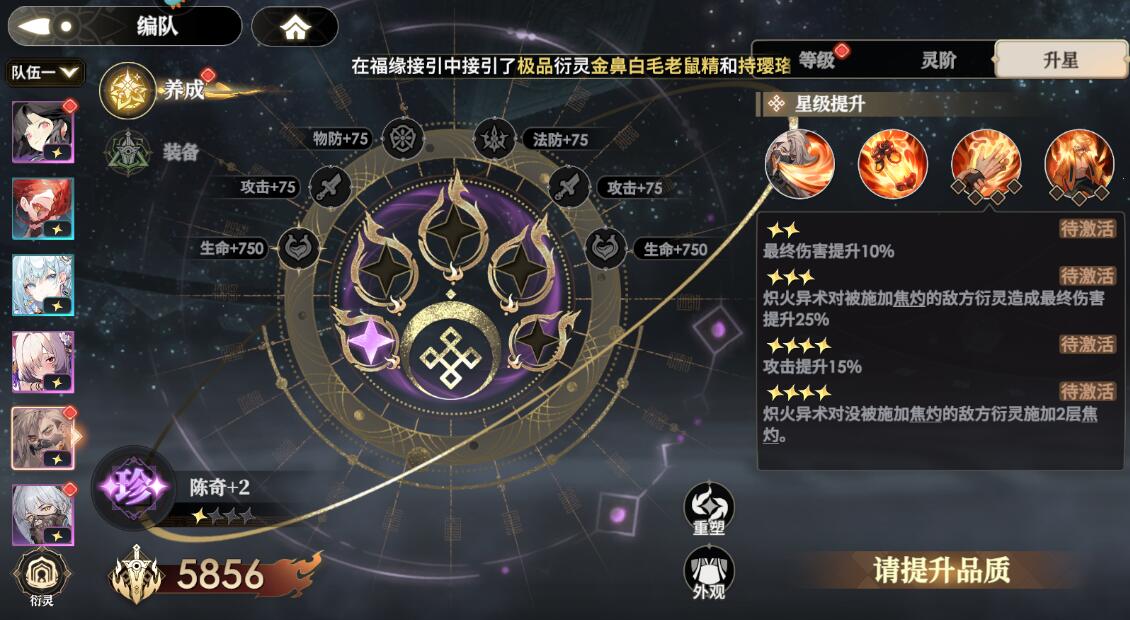Open the 衍灵 menu icon
The image size is (1130, 620).
click(x=41, y=579)
